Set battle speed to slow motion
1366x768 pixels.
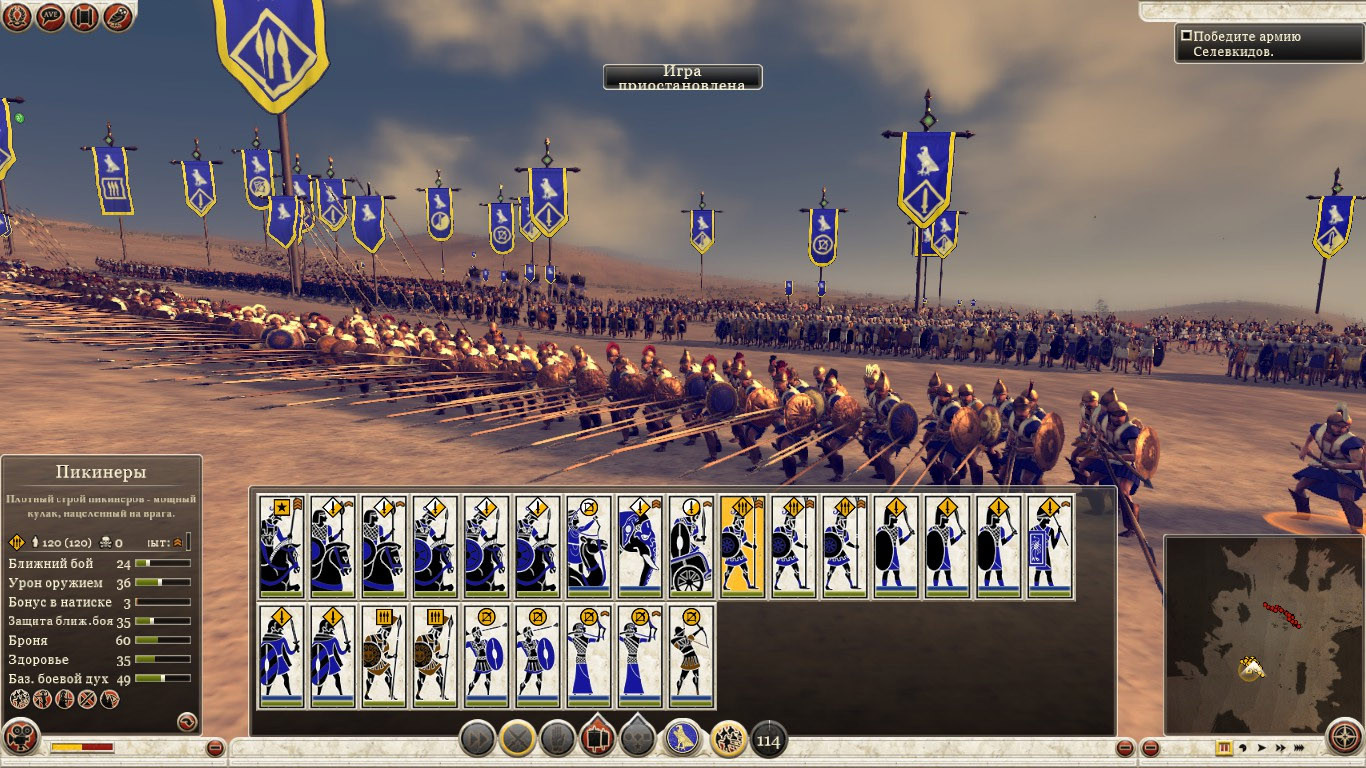click(1242, 747)
